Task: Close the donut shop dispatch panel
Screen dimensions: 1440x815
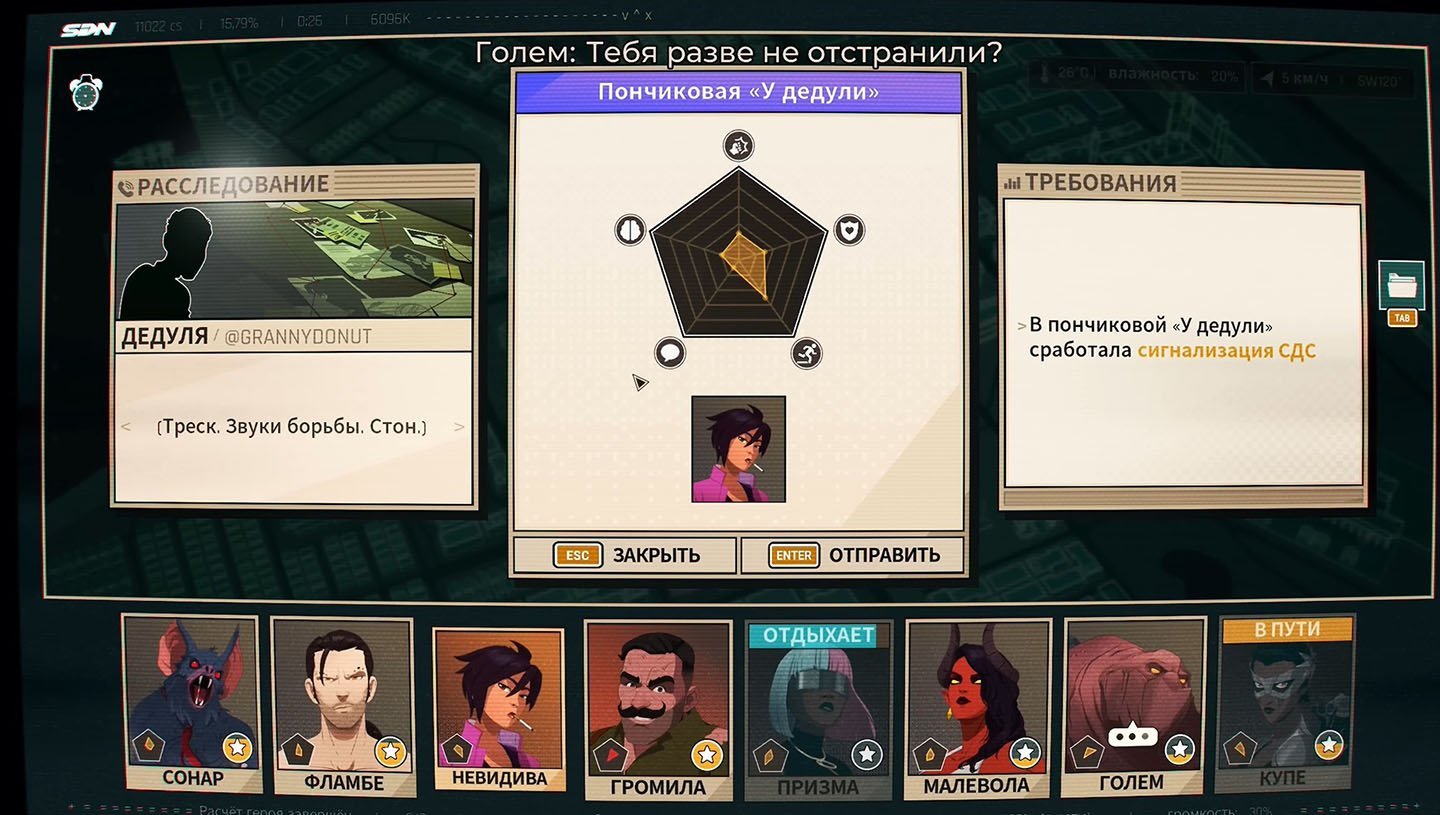Action: (x=626, y=555)
